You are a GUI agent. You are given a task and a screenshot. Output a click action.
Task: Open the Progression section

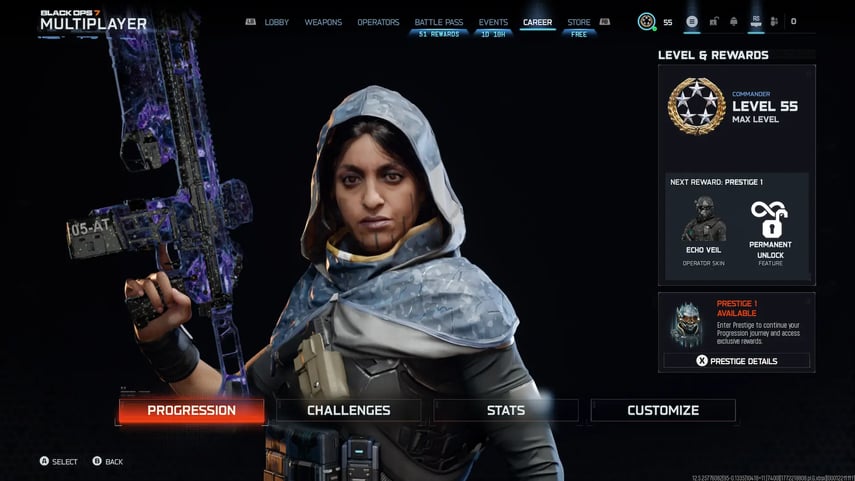191,410
